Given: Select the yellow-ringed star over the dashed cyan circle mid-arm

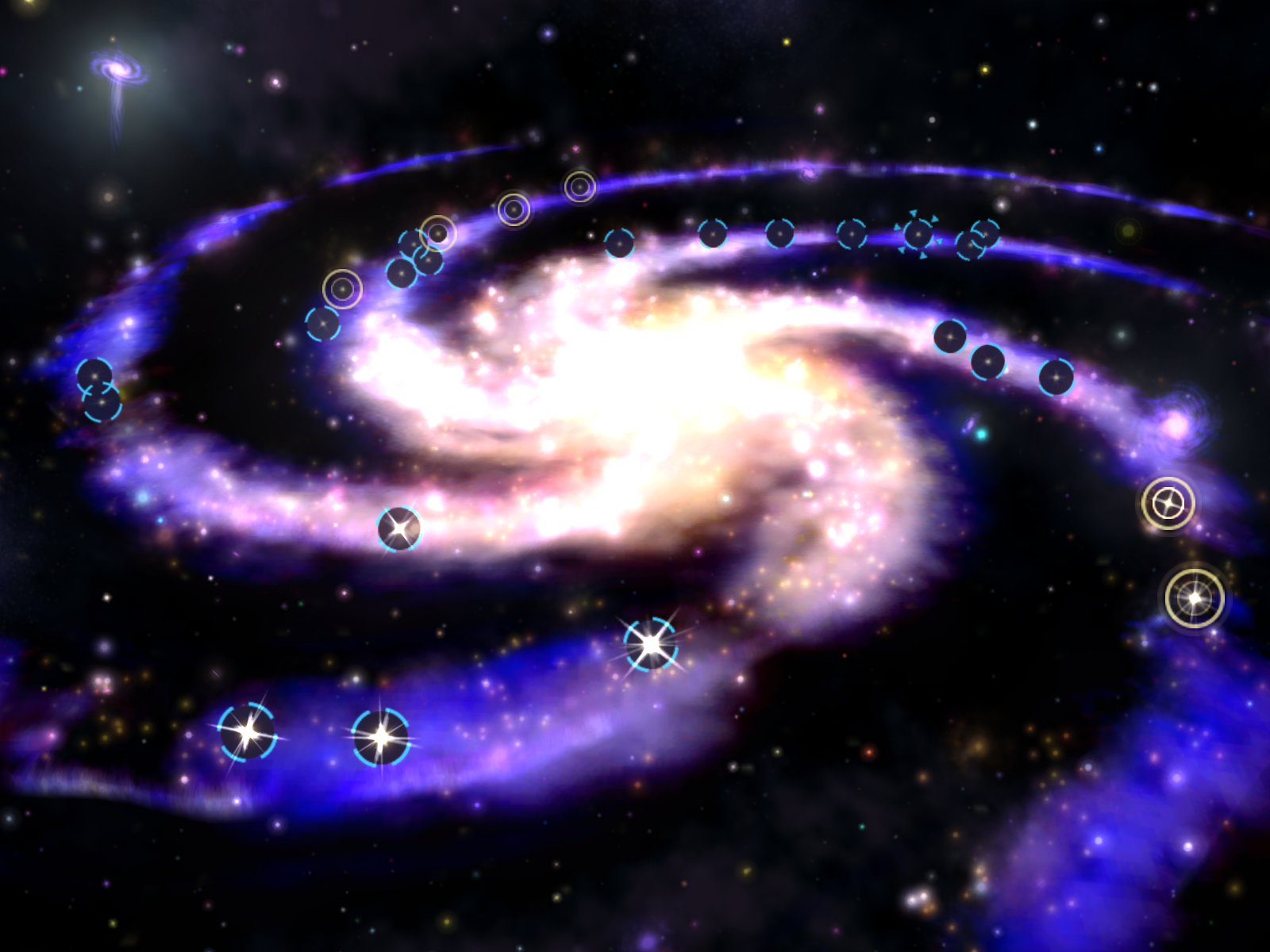Looking at the screenshot, I should click(x=438, y=233).
